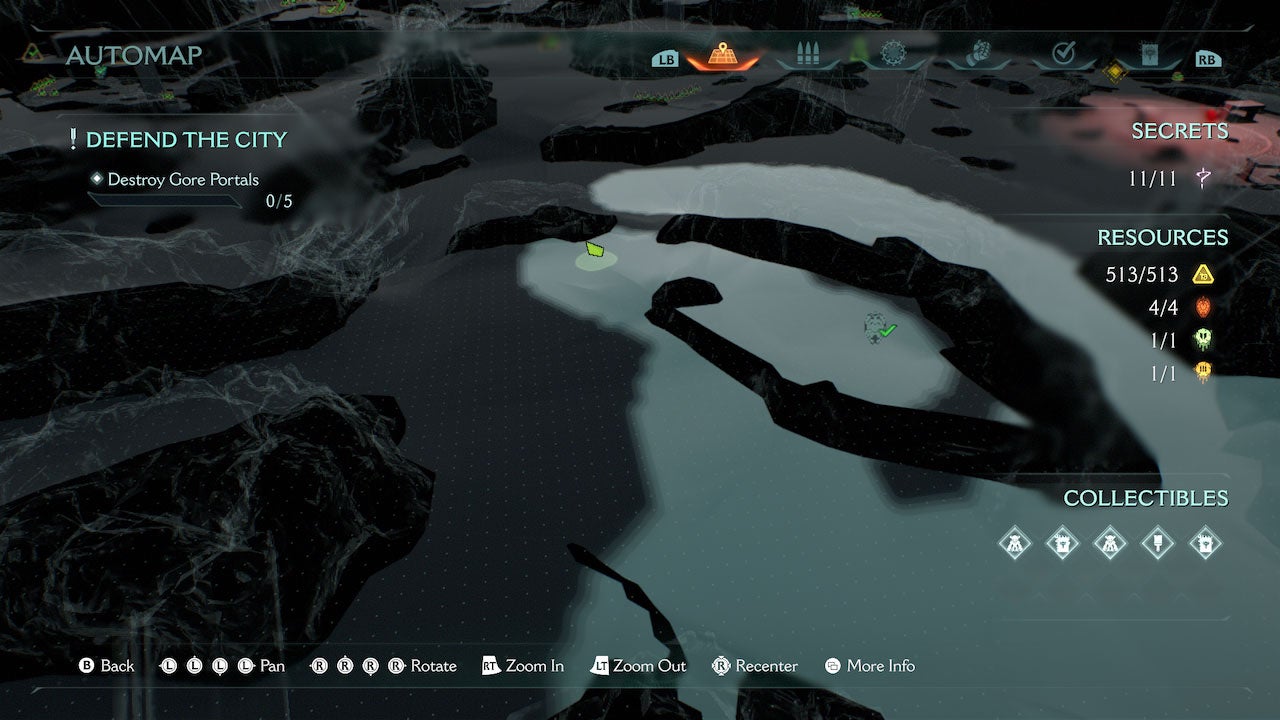Click the shield crest collectible icon
Viewport: 1280px width, 720px height.
(x=1063, y=543)
